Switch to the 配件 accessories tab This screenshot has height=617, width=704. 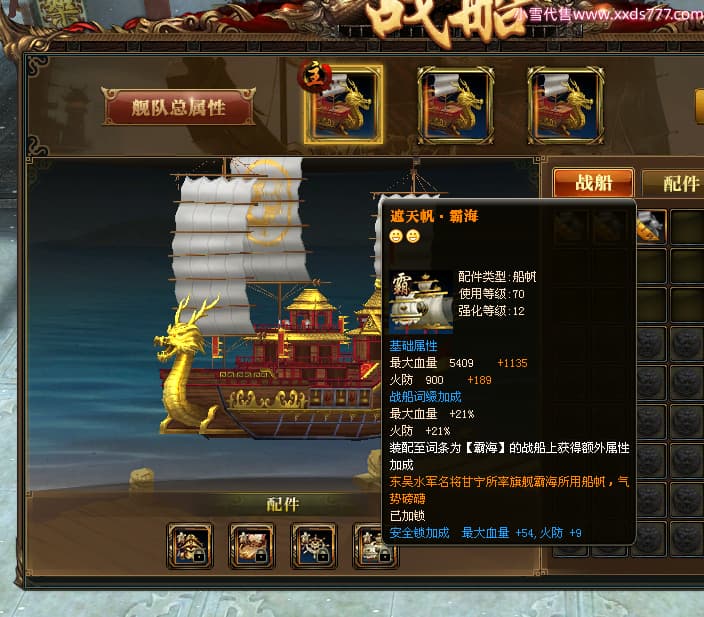(680, 183)
